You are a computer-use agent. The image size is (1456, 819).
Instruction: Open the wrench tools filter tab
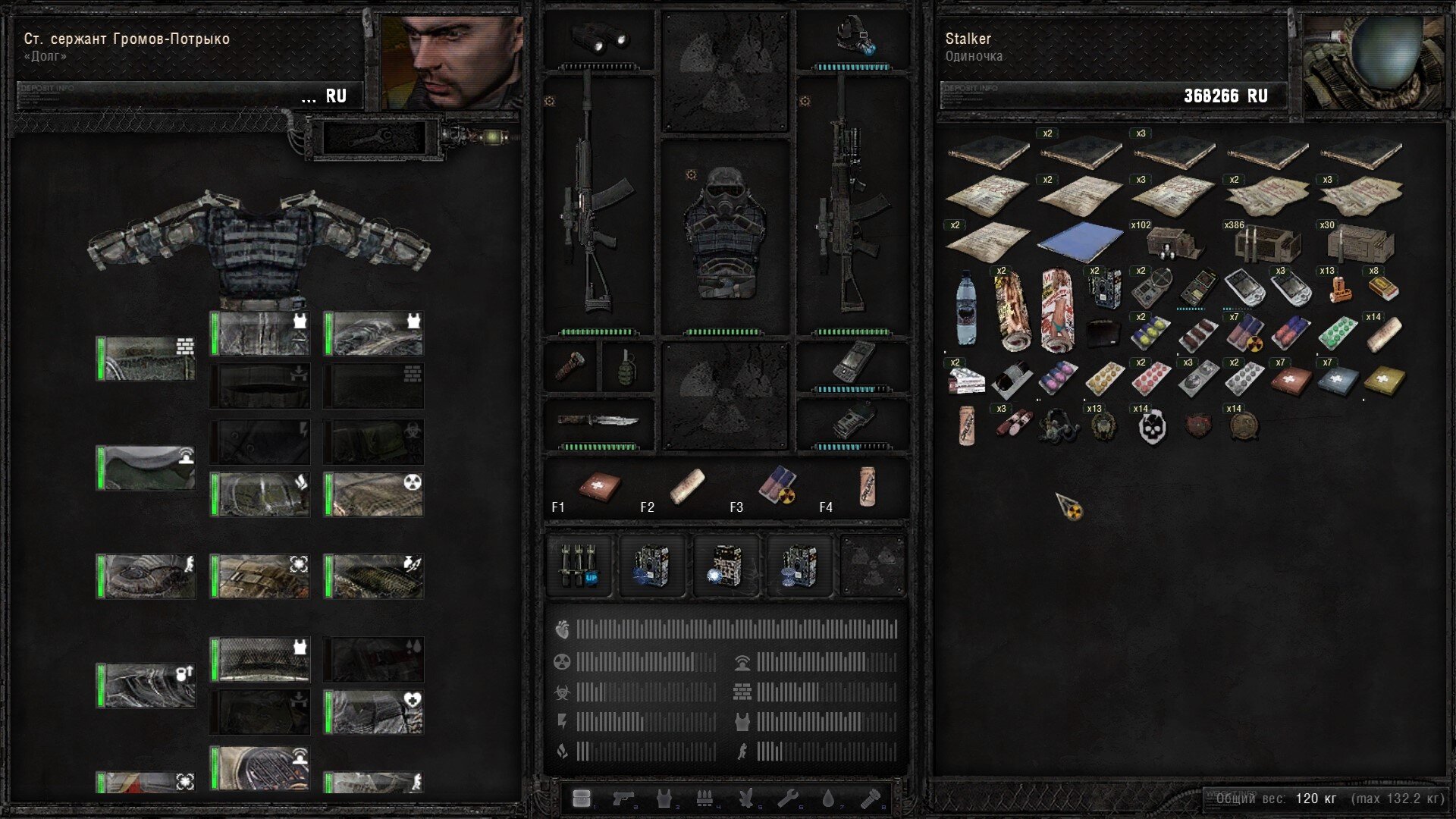point(787,798)
